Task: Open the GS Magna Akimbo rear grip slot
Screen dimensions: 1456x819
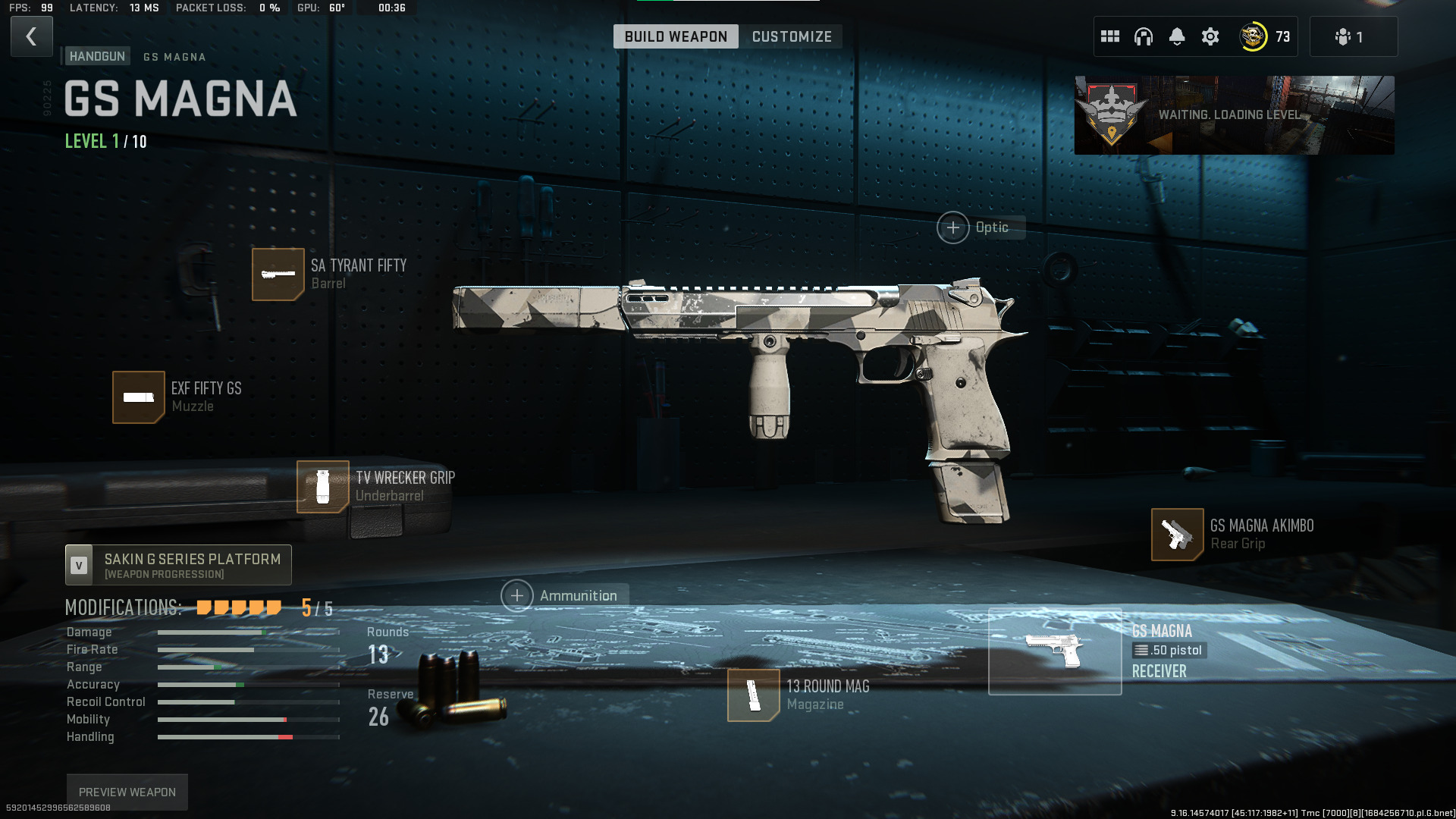Action: click(x=1177, y=534)
